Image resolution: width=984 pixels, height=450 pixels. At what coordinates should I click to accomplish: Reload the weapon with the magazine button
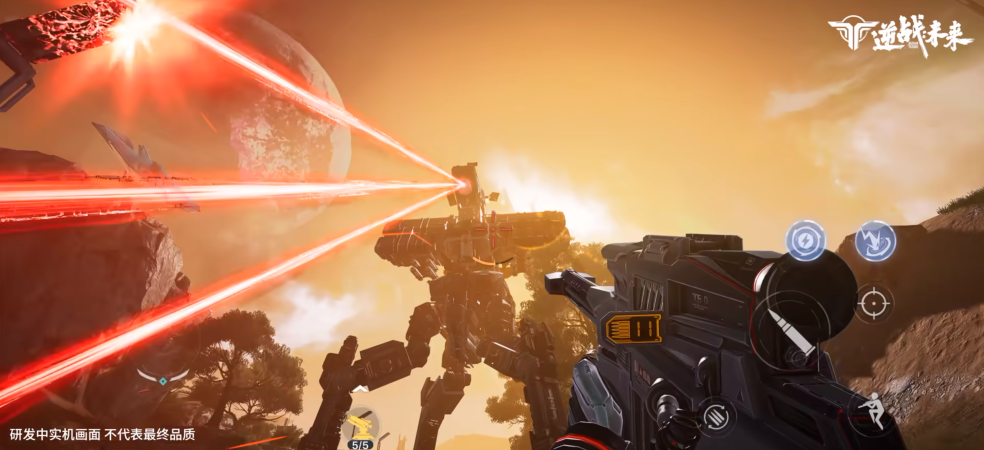(x=715, y=414)
